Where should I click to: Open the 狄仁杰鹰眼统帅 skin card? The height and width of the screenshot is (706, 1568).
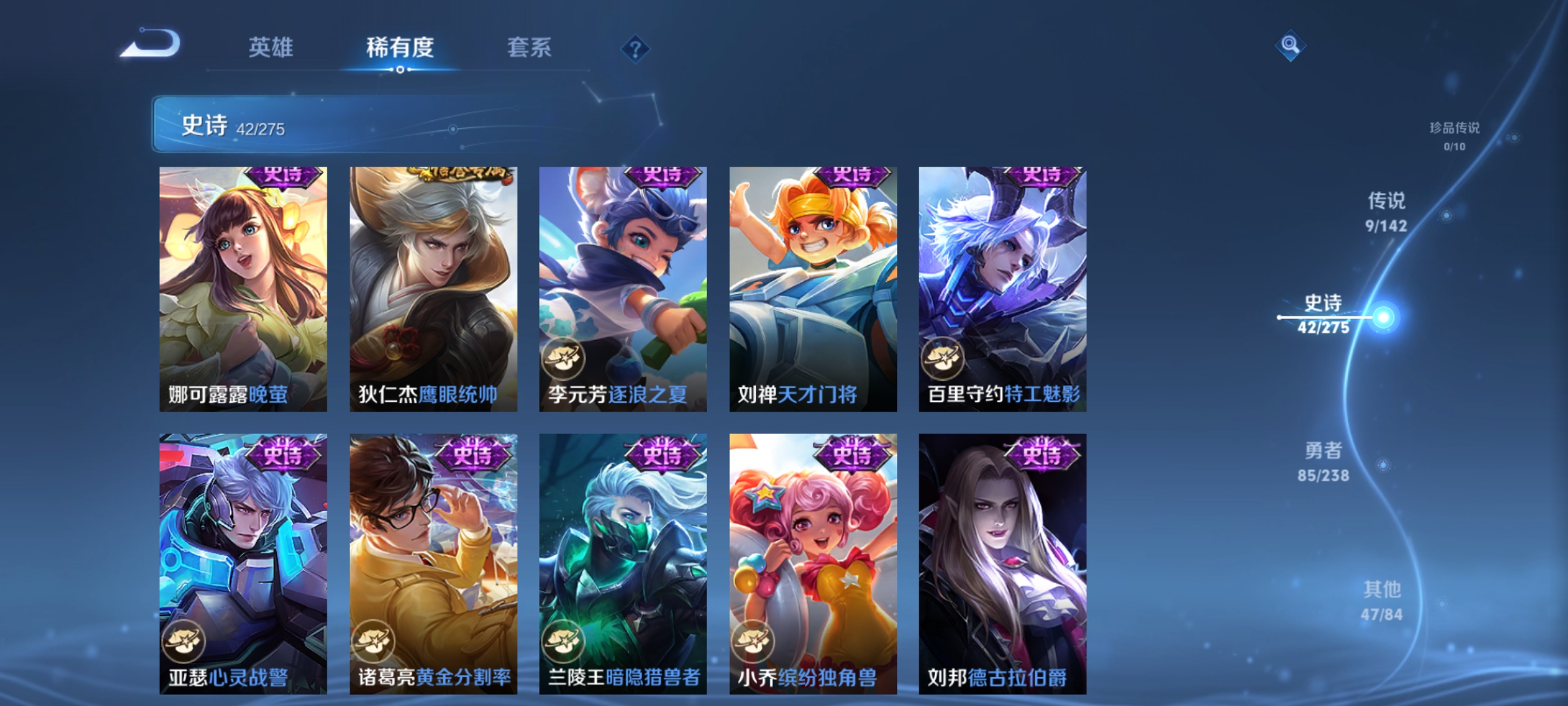(x=433, y=288)
